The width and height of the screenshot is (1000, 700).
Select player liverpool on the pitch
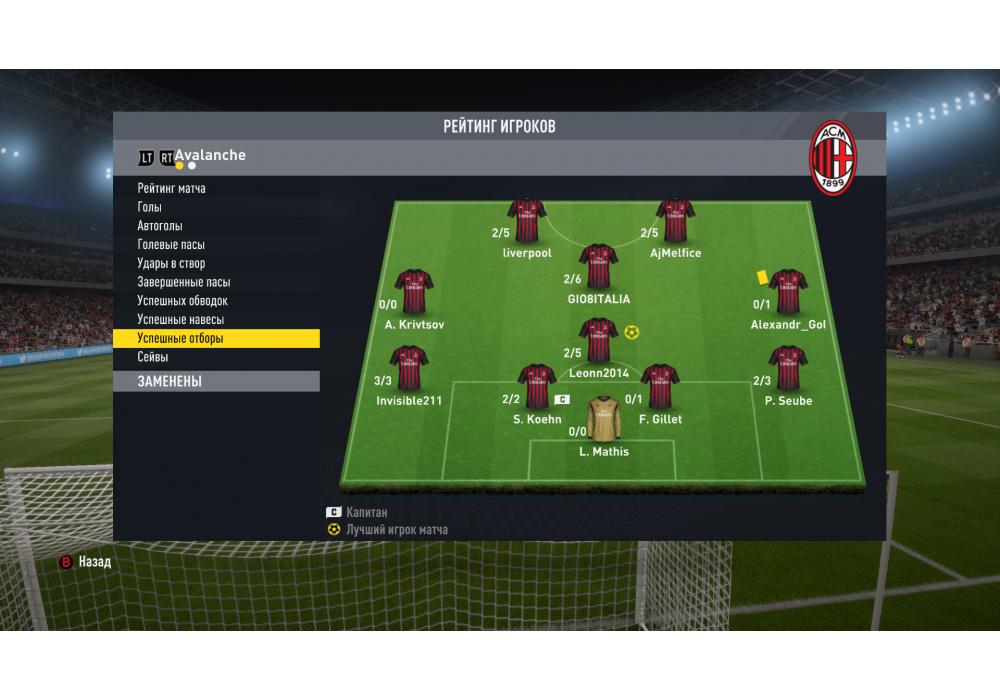[x=526, y=220]
